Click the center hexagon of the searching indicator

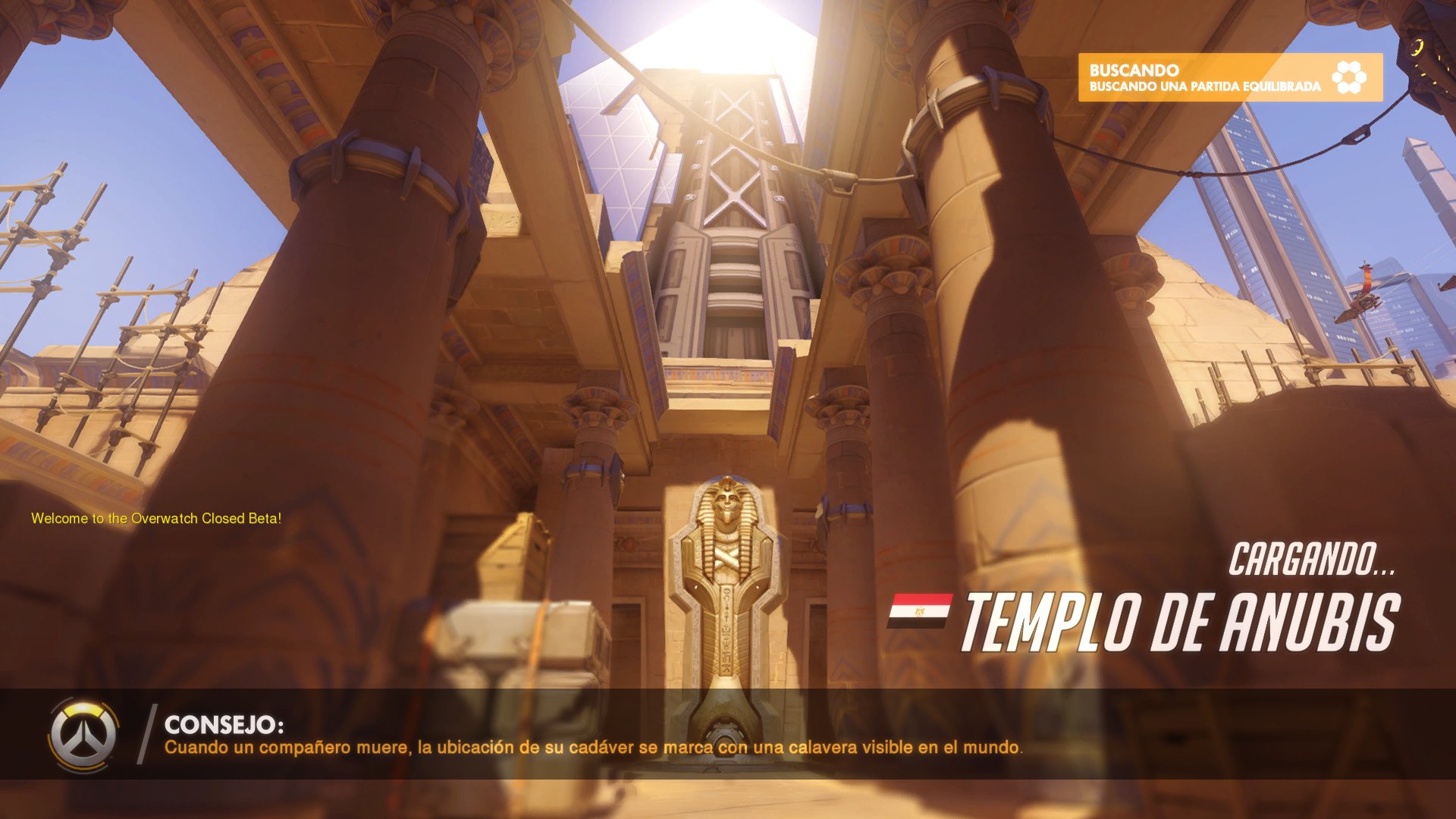point(1349,76)
